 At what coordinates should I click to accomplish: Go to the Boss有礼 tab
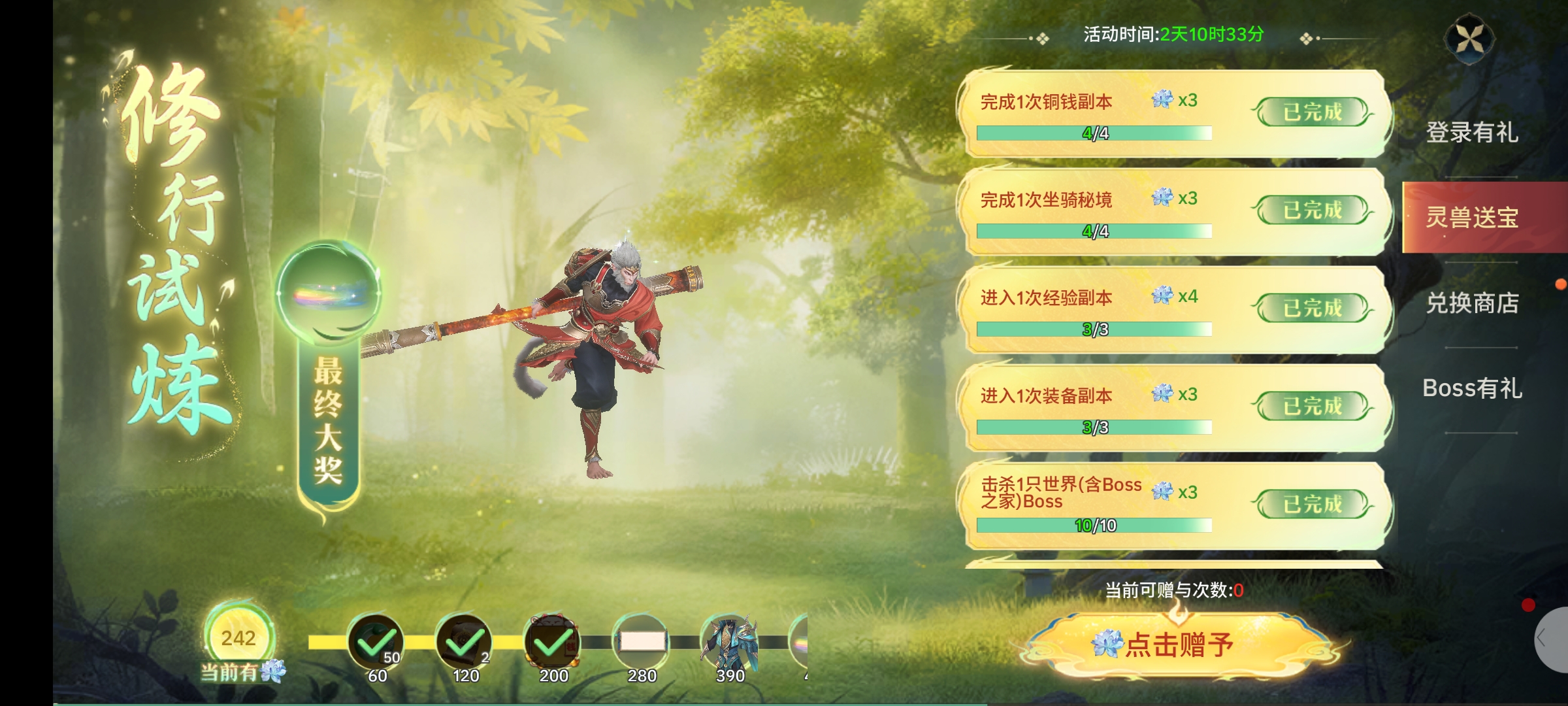click(x=1471, y=388)
